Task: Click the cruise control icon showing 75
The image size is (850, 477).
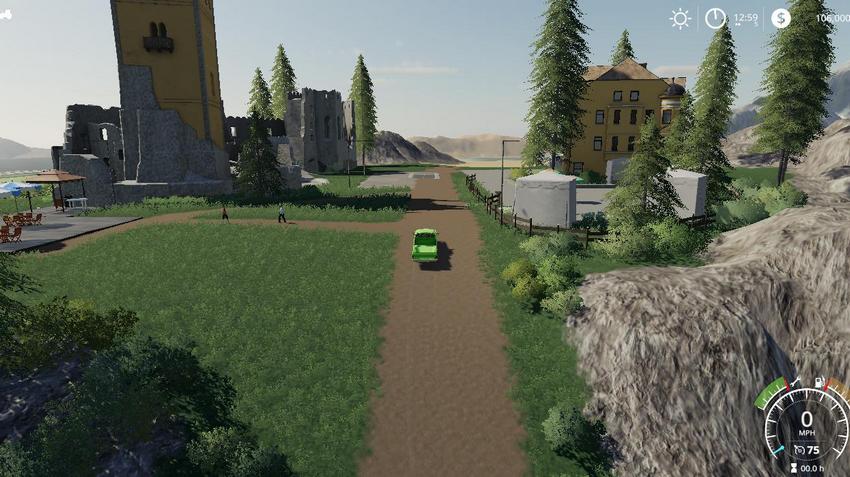Action: coord(798,452)
